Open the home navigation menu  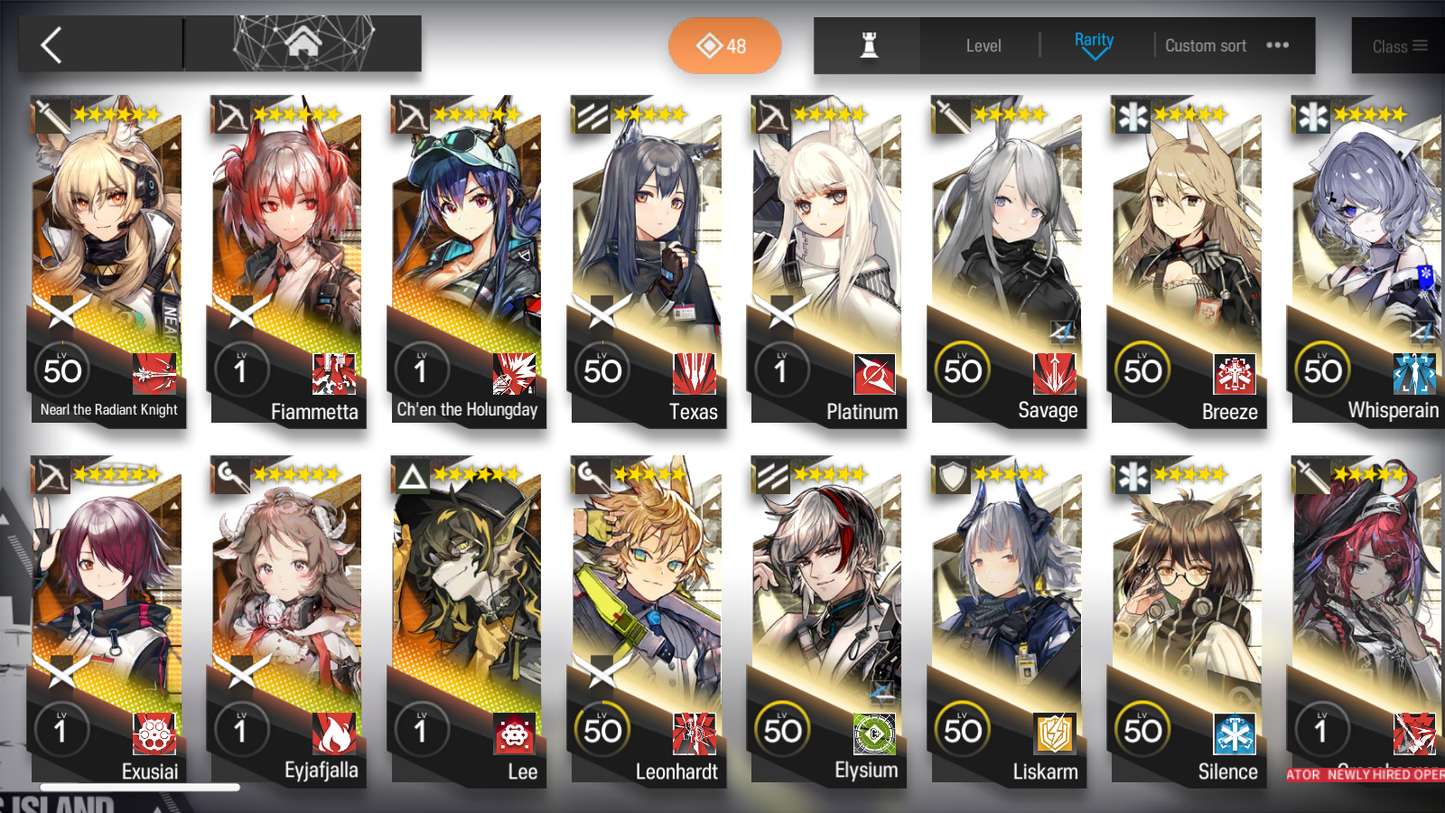pos(302,44)
